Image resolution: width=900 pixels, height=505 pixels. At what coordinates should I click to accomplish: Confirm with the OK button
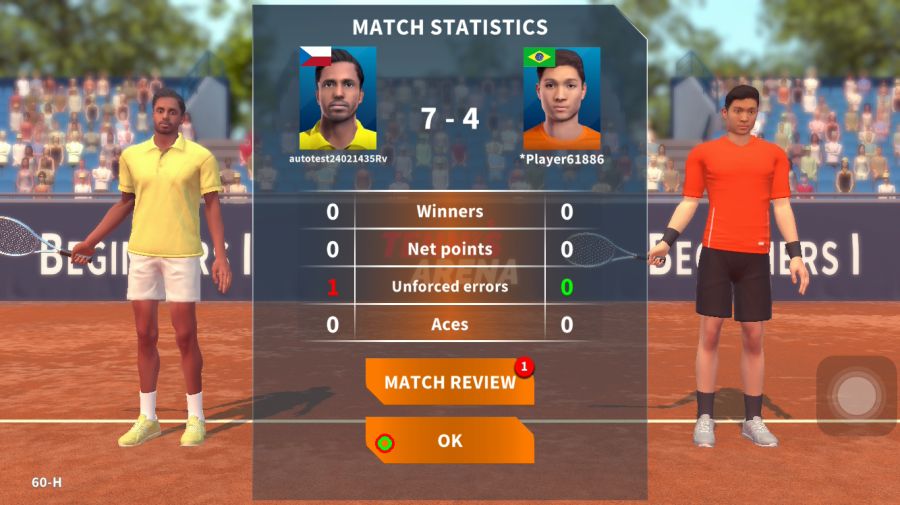click(449, 440)
